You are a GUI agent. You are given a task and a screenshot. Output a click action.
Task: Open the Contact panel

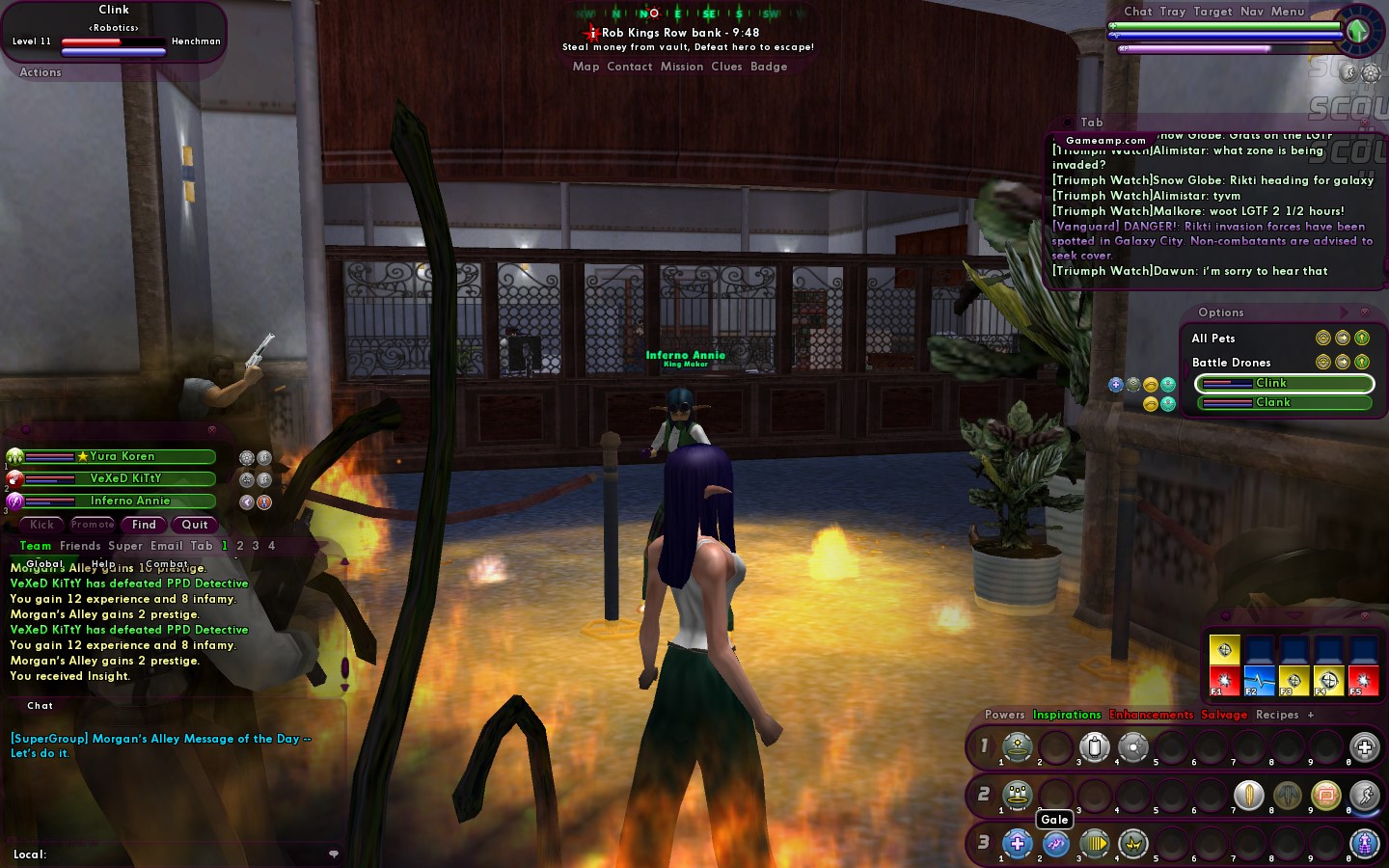(630, 67)
